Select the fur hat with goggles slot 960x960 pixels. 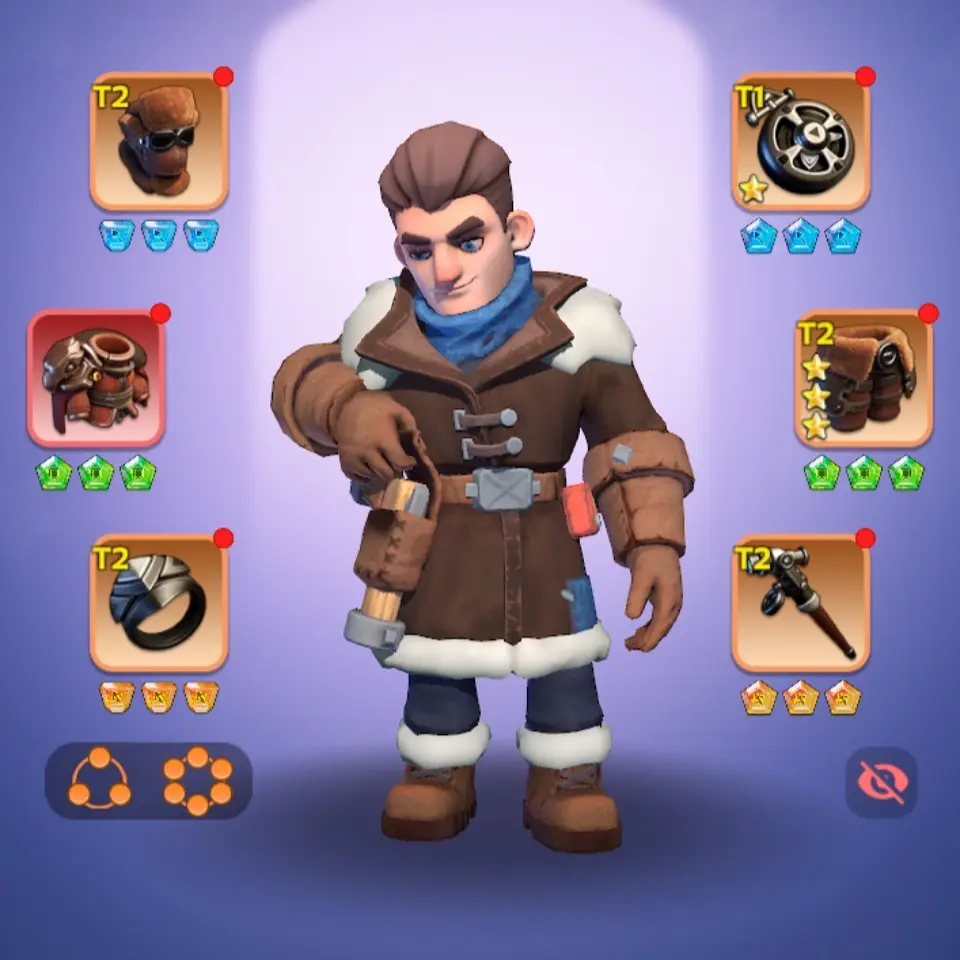(x=159, y=141)
